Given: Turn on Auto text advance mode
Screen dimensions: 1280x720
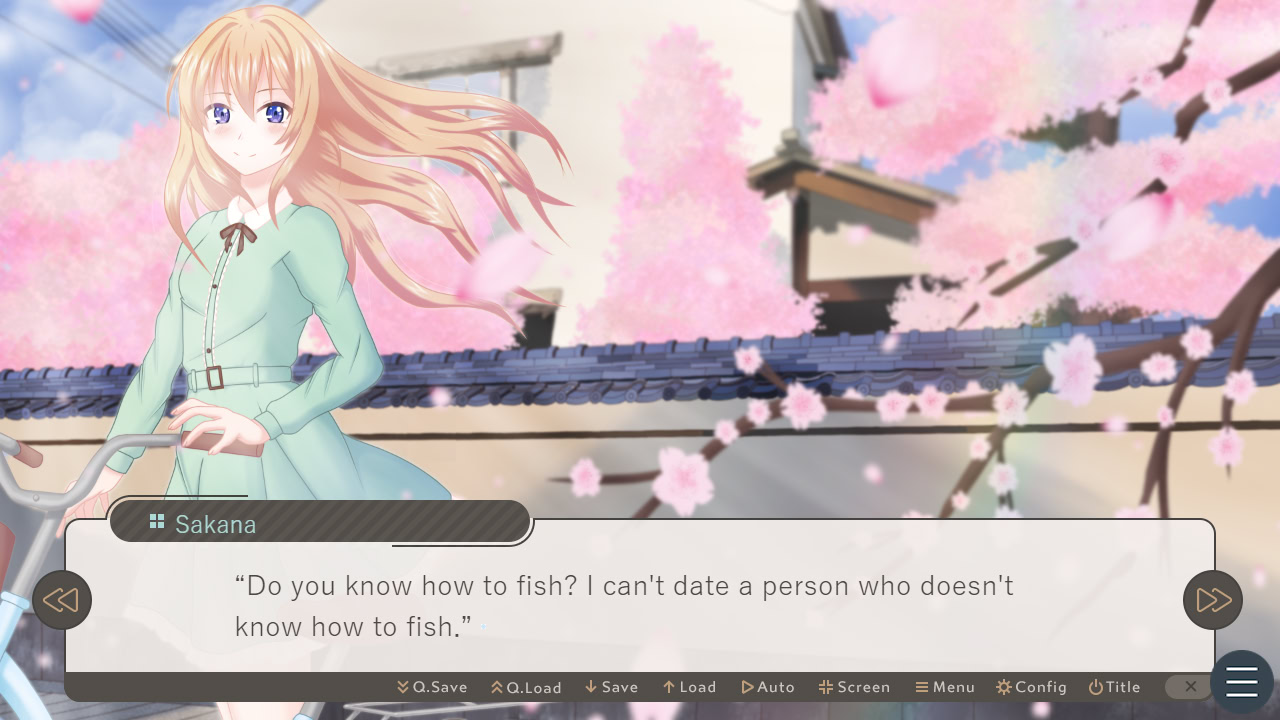Looking at the screenshot, I should (768, 687).
